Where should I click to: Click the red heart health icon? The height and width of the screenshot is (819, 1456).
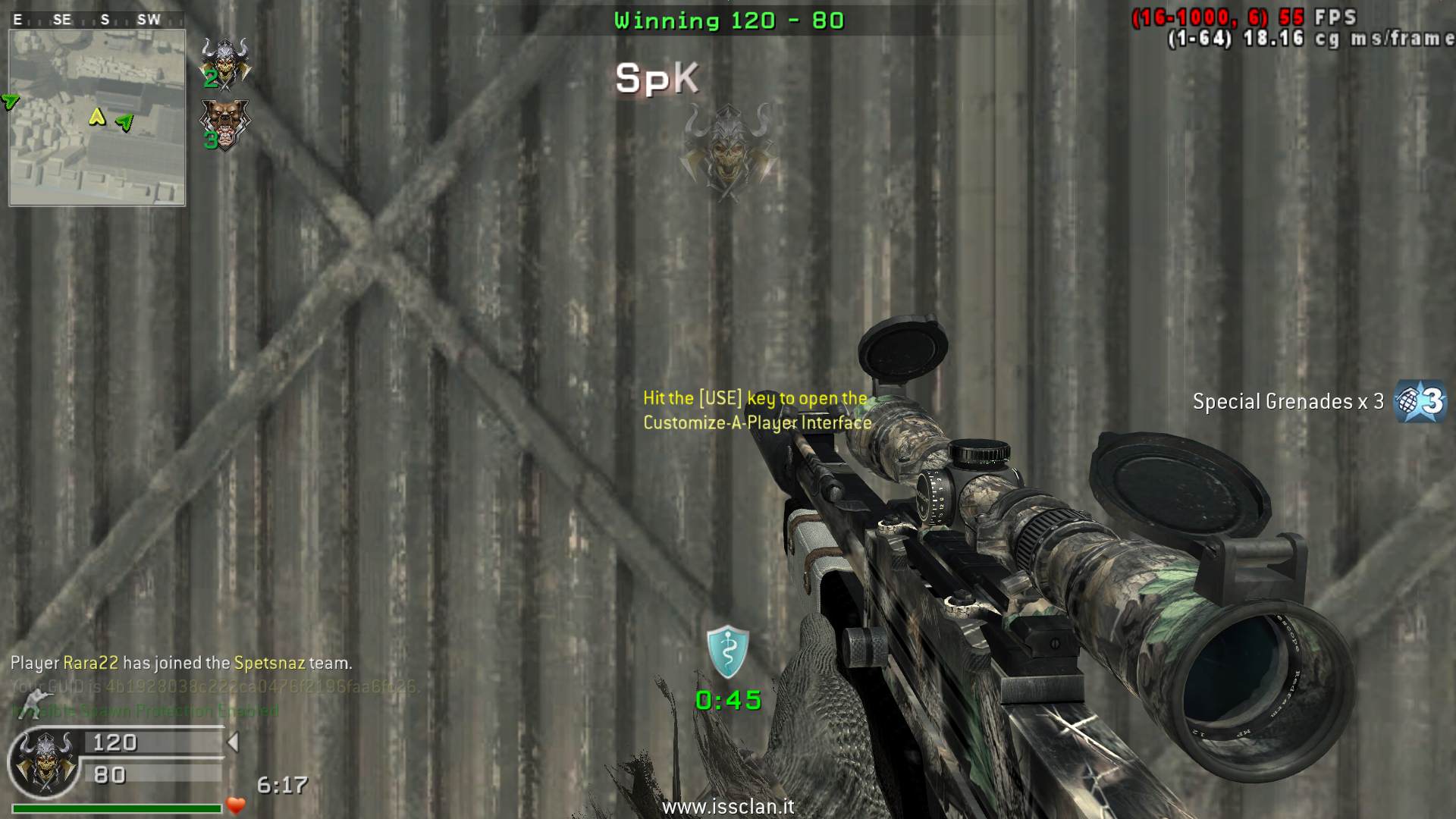(236, 805)
